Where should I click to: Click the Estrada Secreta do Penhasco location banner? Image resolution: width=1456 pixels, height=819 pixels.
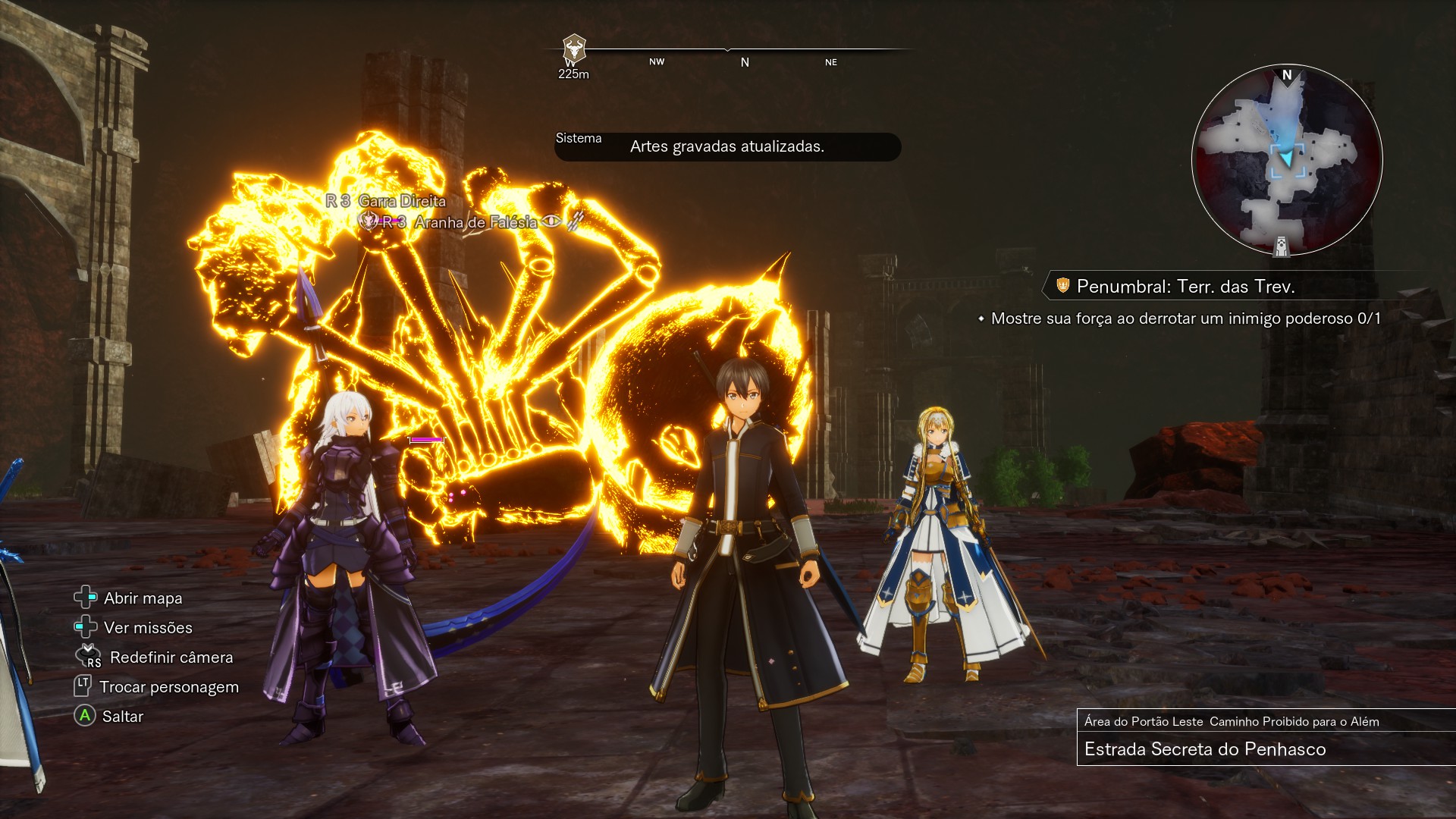pyautogui.click(x=1205, y=749)
